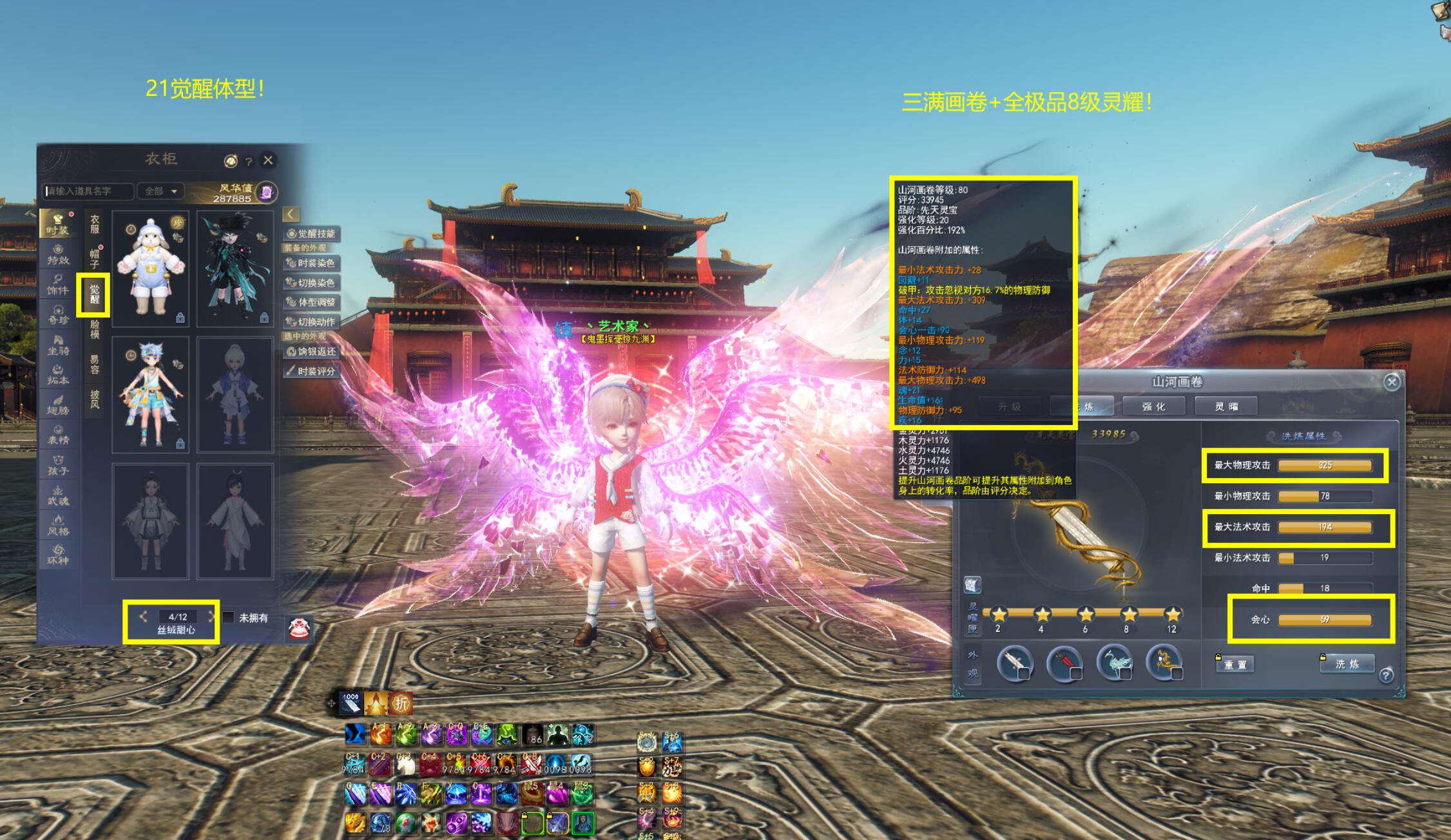This screenshot has height=840, width=1451.
Task: Open 觉醒技能 awakening skills
Action: click(312, 233)
